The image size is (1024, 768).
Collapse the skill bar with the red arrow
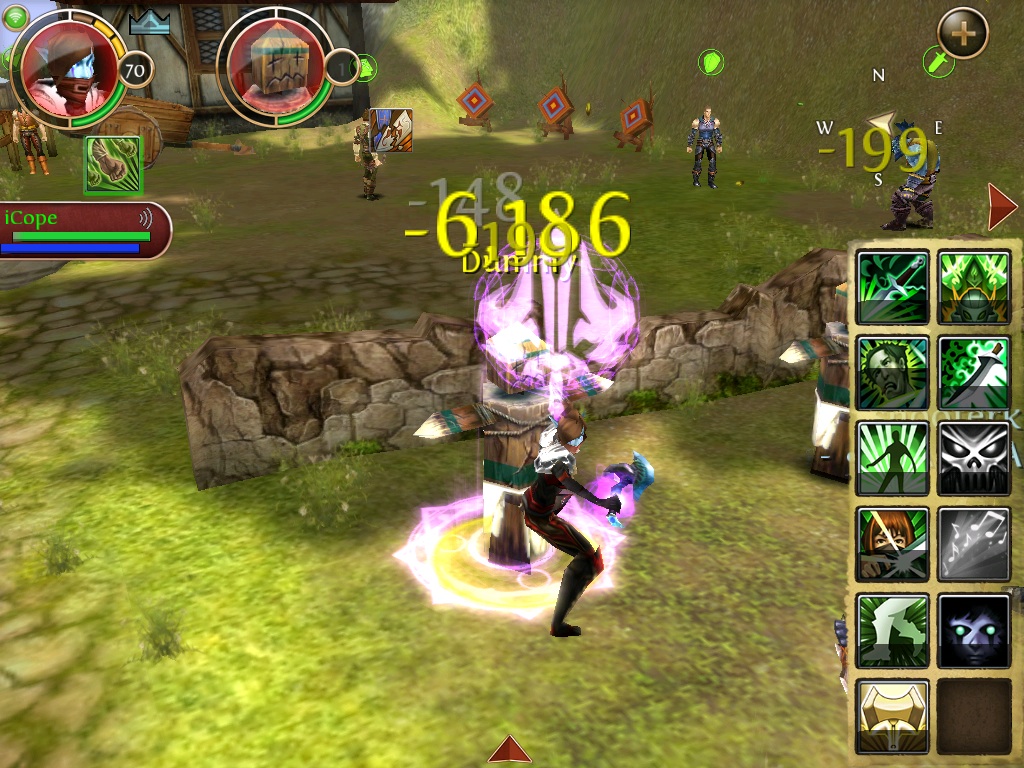tap(1000, 207)
